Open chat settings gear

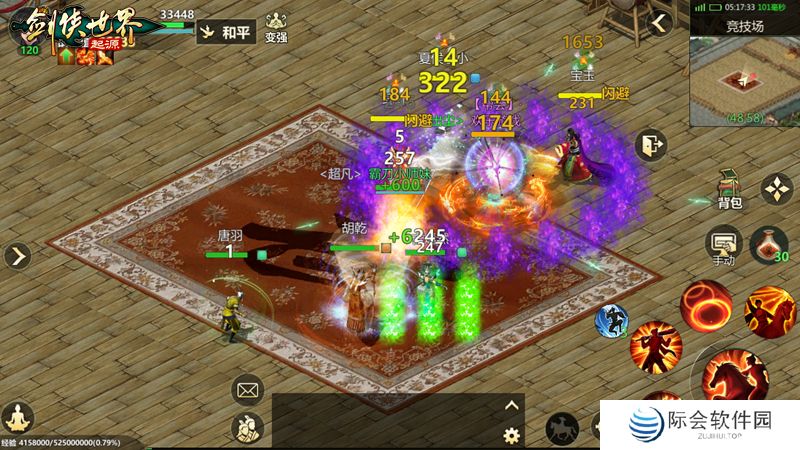coord(512,435)
